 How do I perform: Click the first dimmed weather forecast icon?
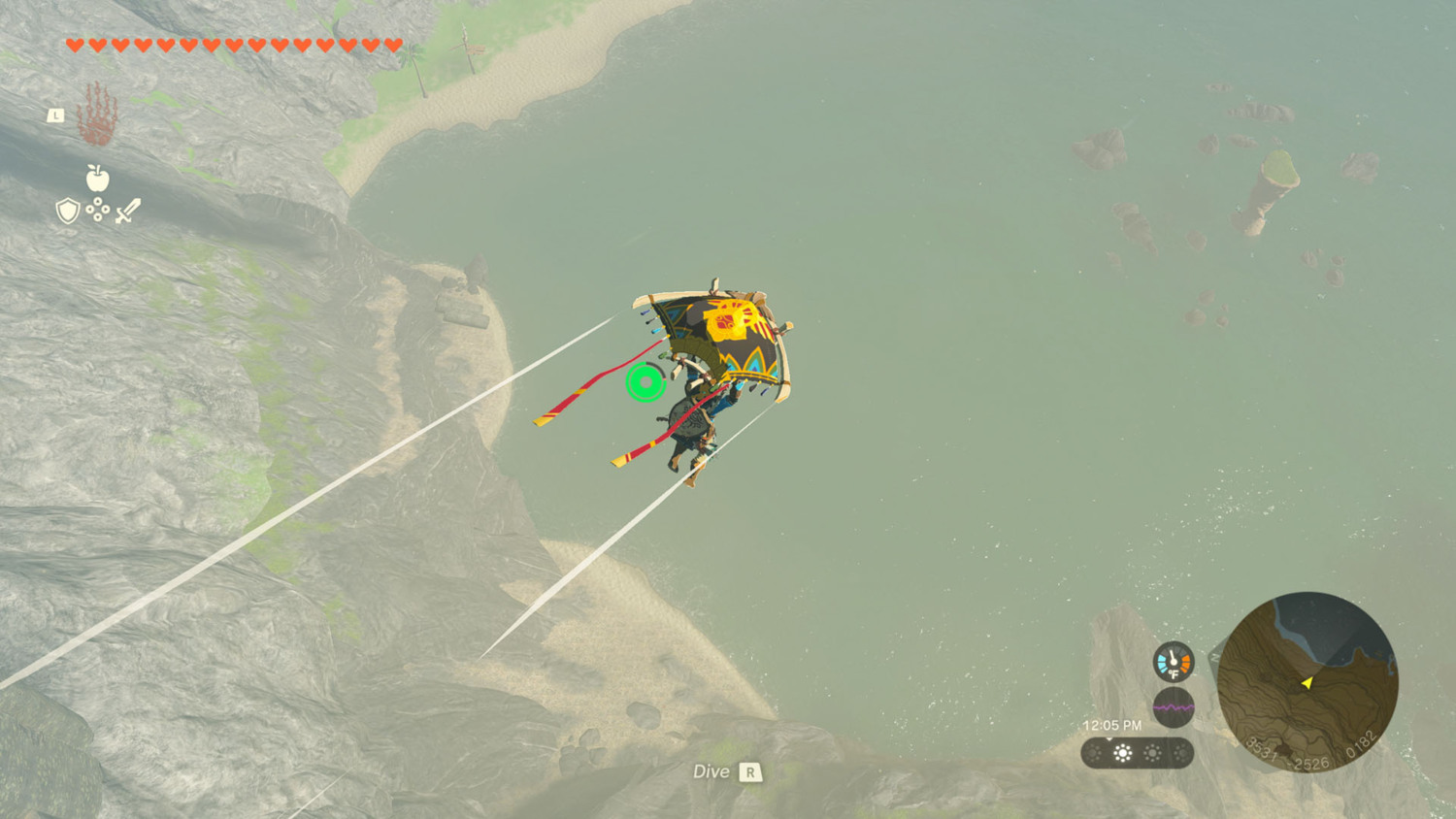(1095, 751)
